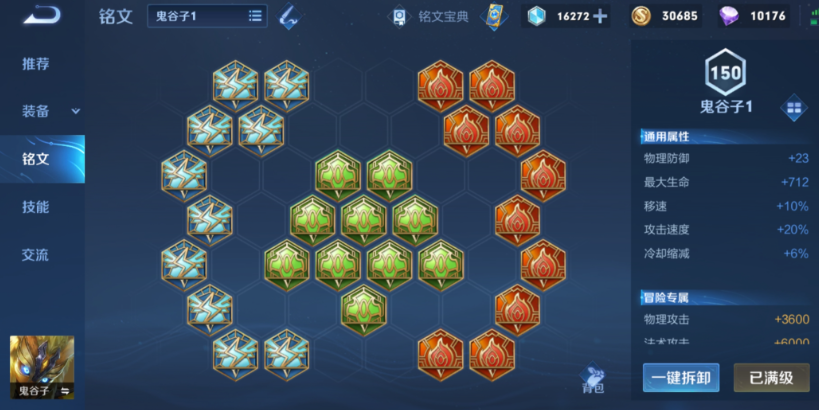
Task: Open the 背包 rune bag
Action: pyautogui.click(x=593, y=379)
